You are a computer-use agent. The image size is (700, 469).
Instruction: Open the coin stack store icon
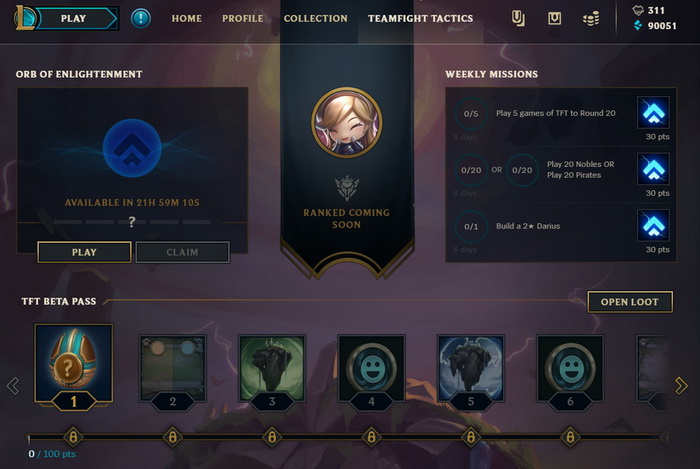pyautogui.click(x=591, y=19)
